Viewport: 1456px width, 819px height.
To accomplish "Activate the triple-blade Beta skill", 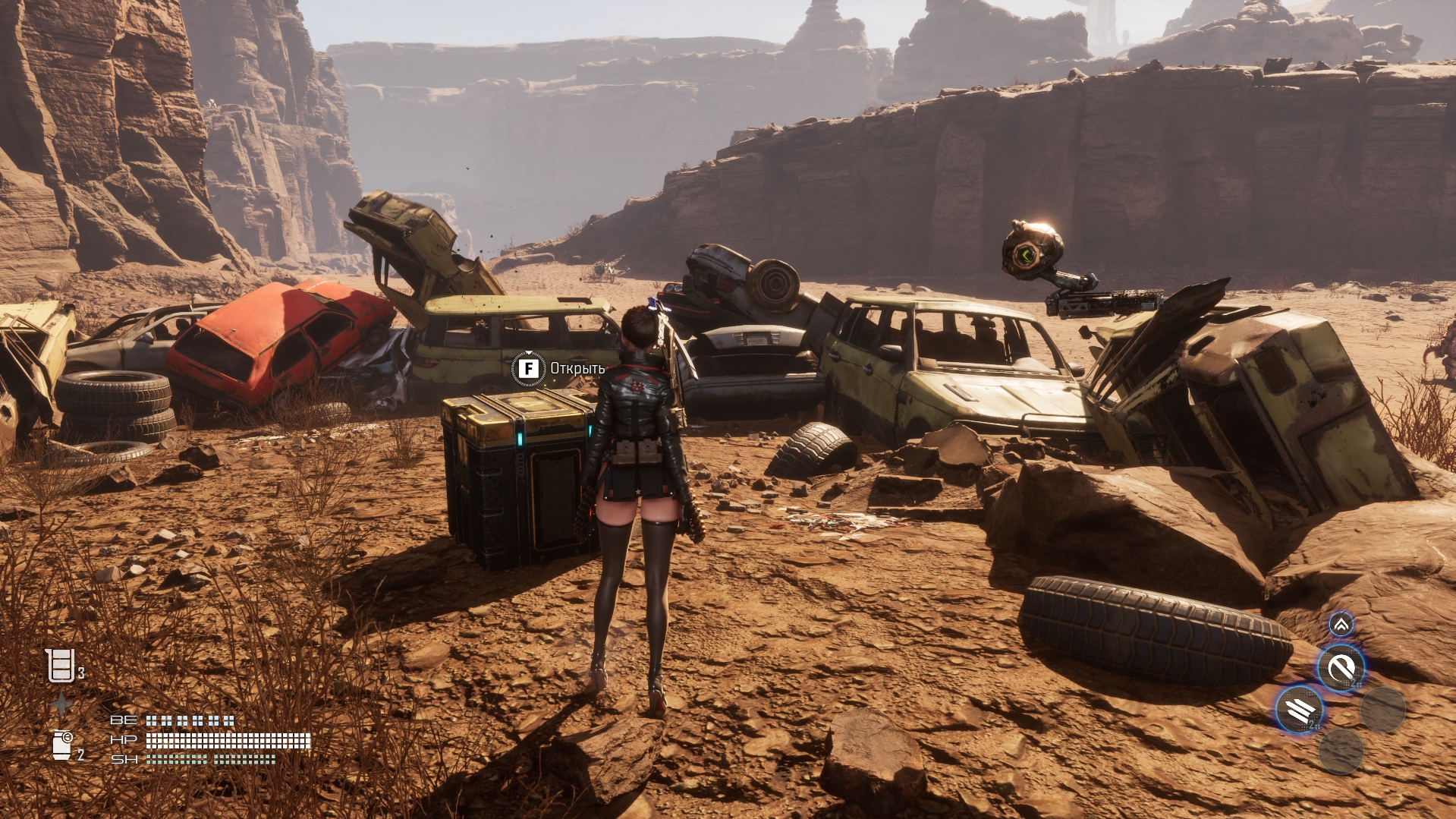I will click(1300, 710).
